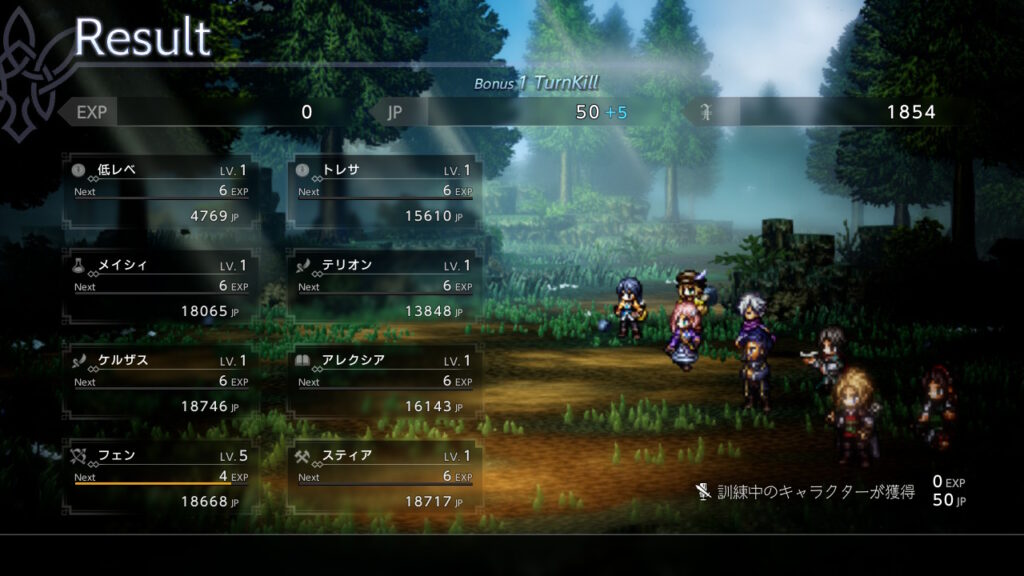The width and height of the screenshot is (1024, 576).
Task: Click the スティア character panel
Action: (x=385, y=478)
